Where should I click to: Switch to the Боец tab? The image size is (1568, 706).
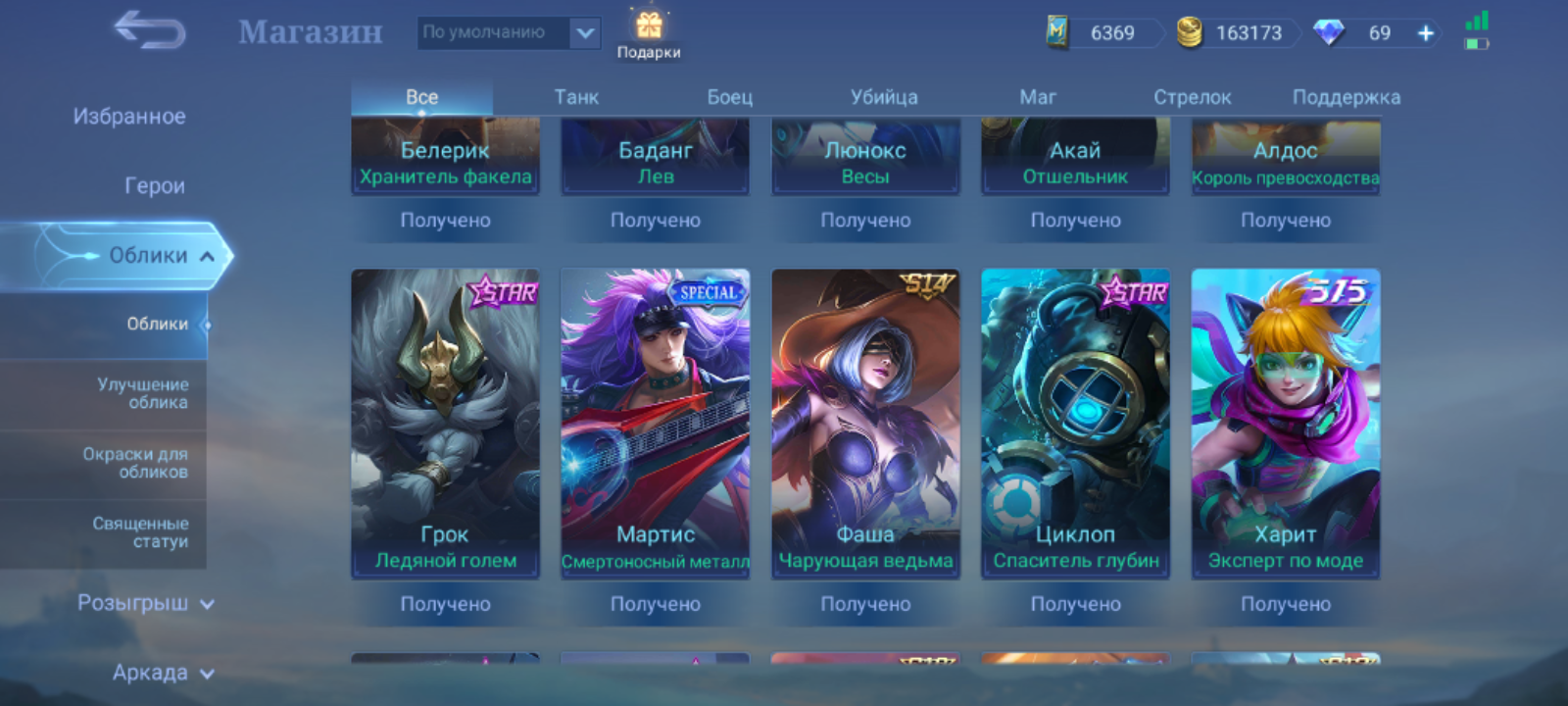(x=730, y=97)
